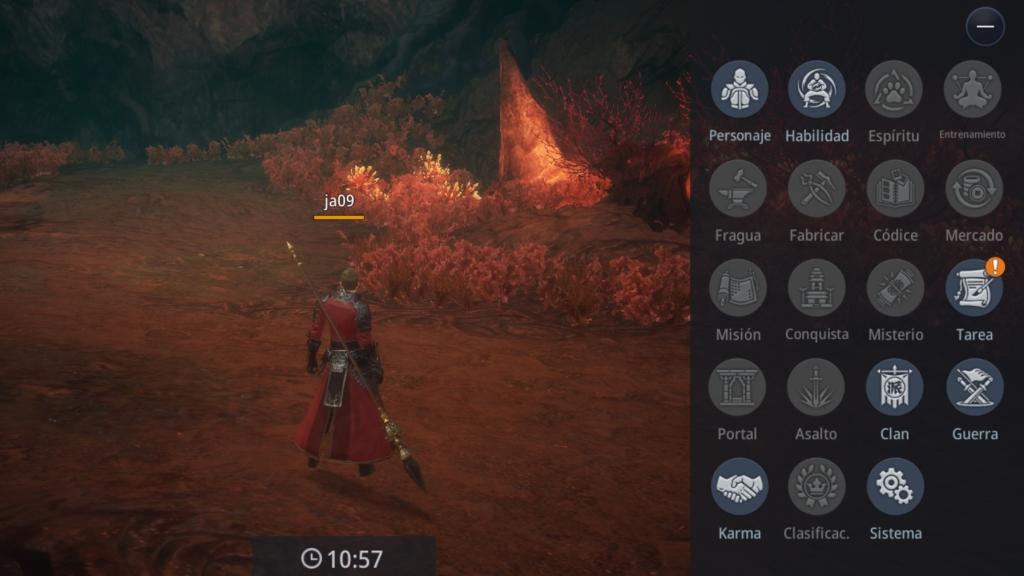Open the Clan banner menu
Viewport: 1024px width, 576px height.
click(895, 387)
